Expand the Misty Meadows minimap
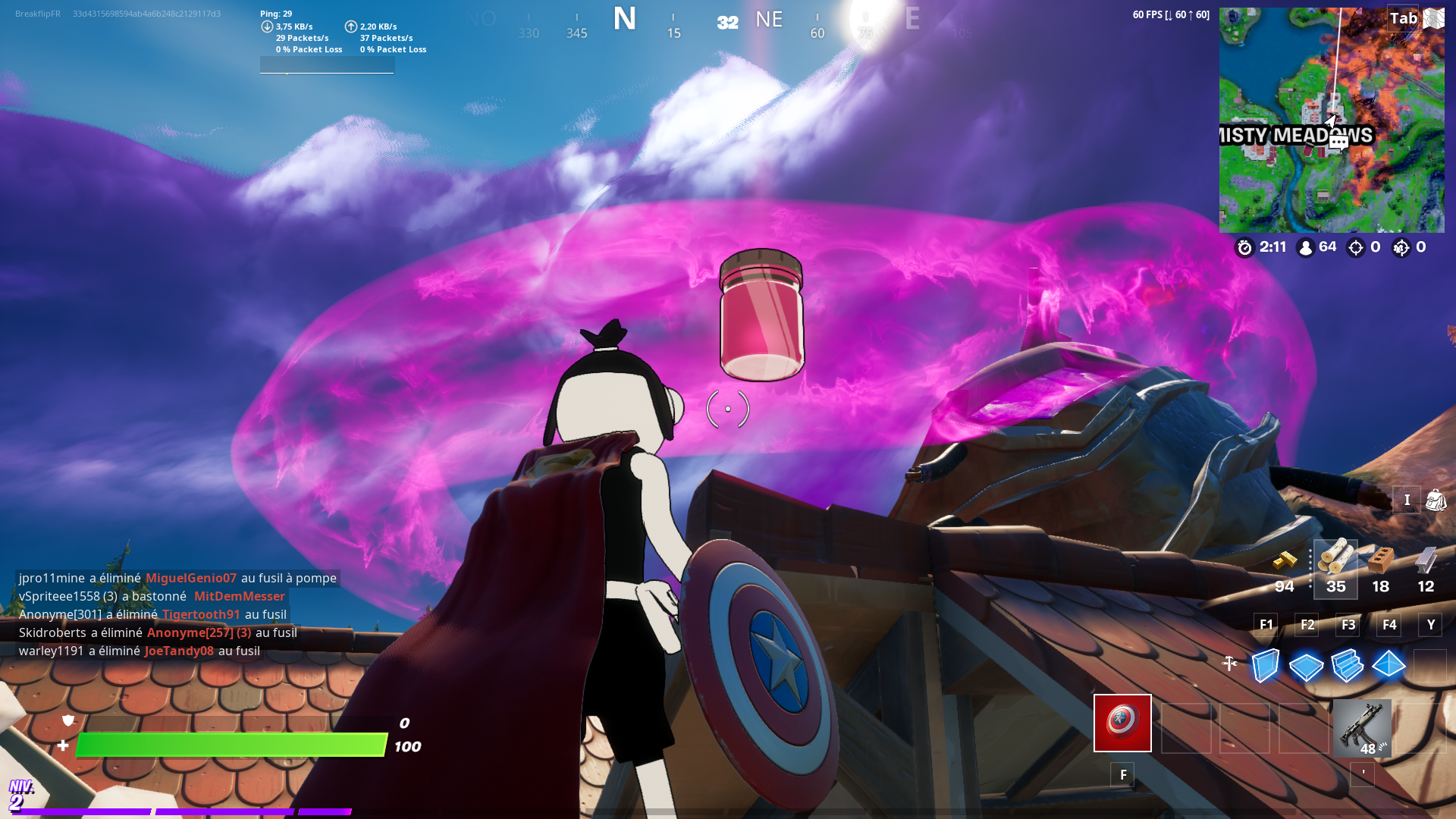Viewport: 1456px width, 819px height. coord(1331,119)
